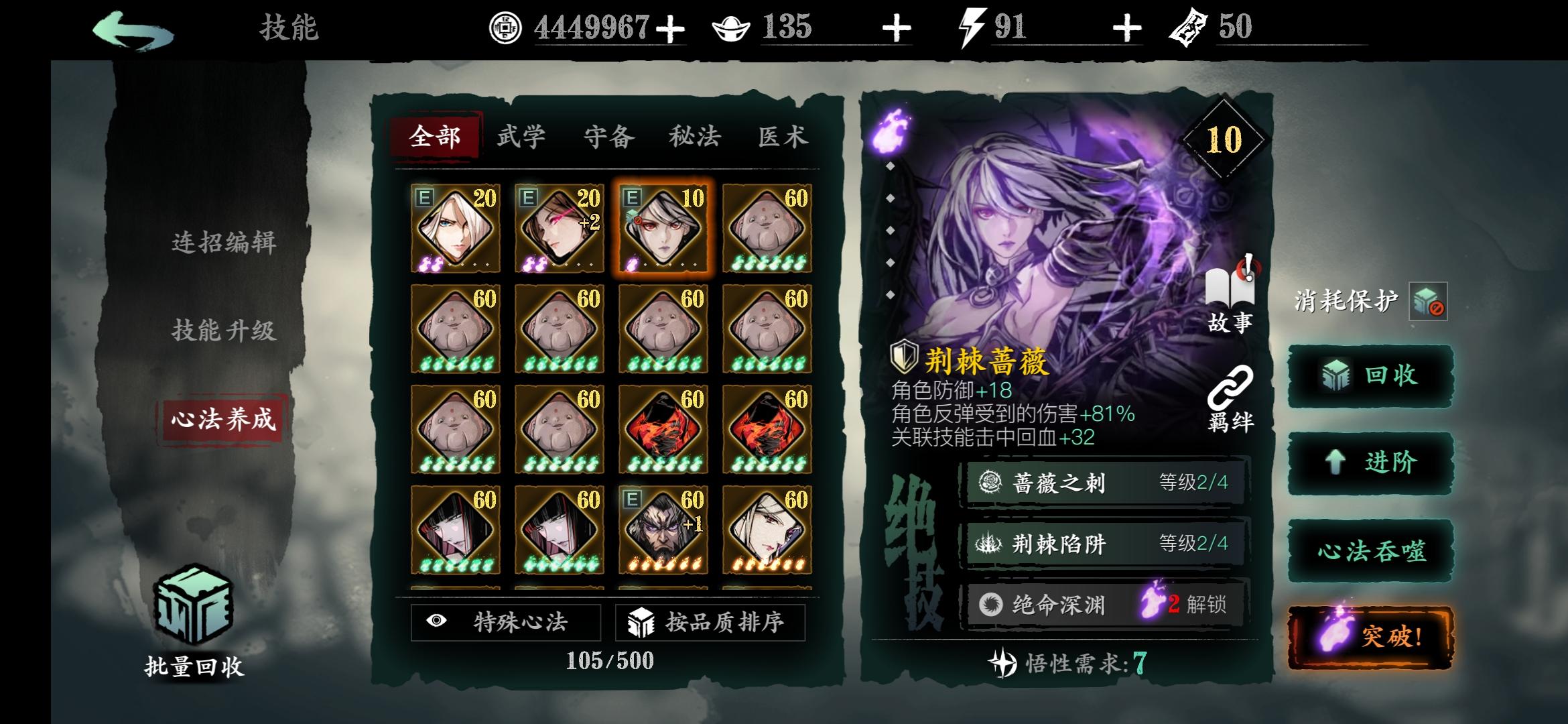1568x724 pixels.
Task: Click the plus to add more coins
Action: [671, 28]
